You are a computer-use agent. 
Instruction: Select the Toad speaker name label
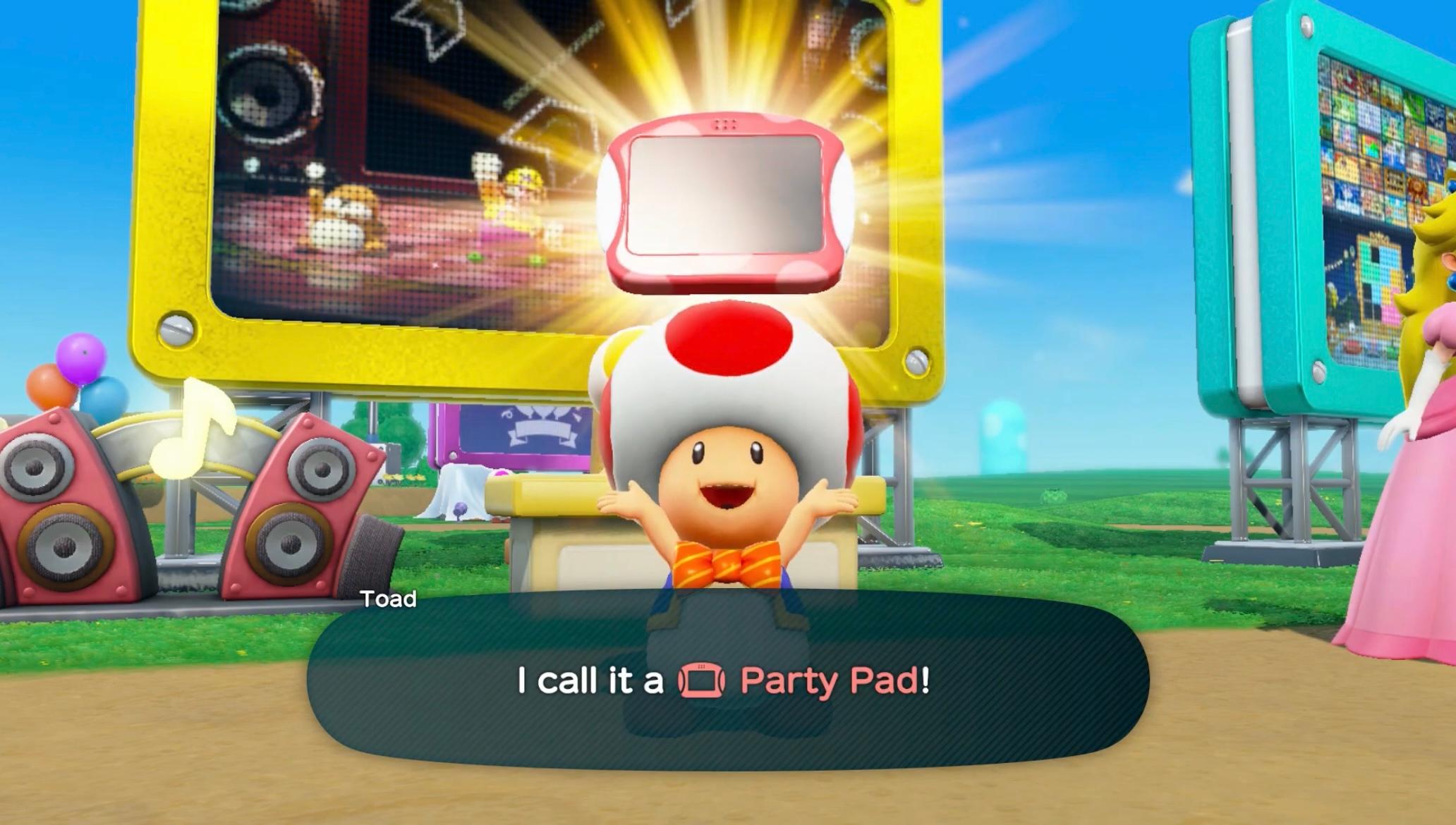pyautogui.click(x=389, y=598)
